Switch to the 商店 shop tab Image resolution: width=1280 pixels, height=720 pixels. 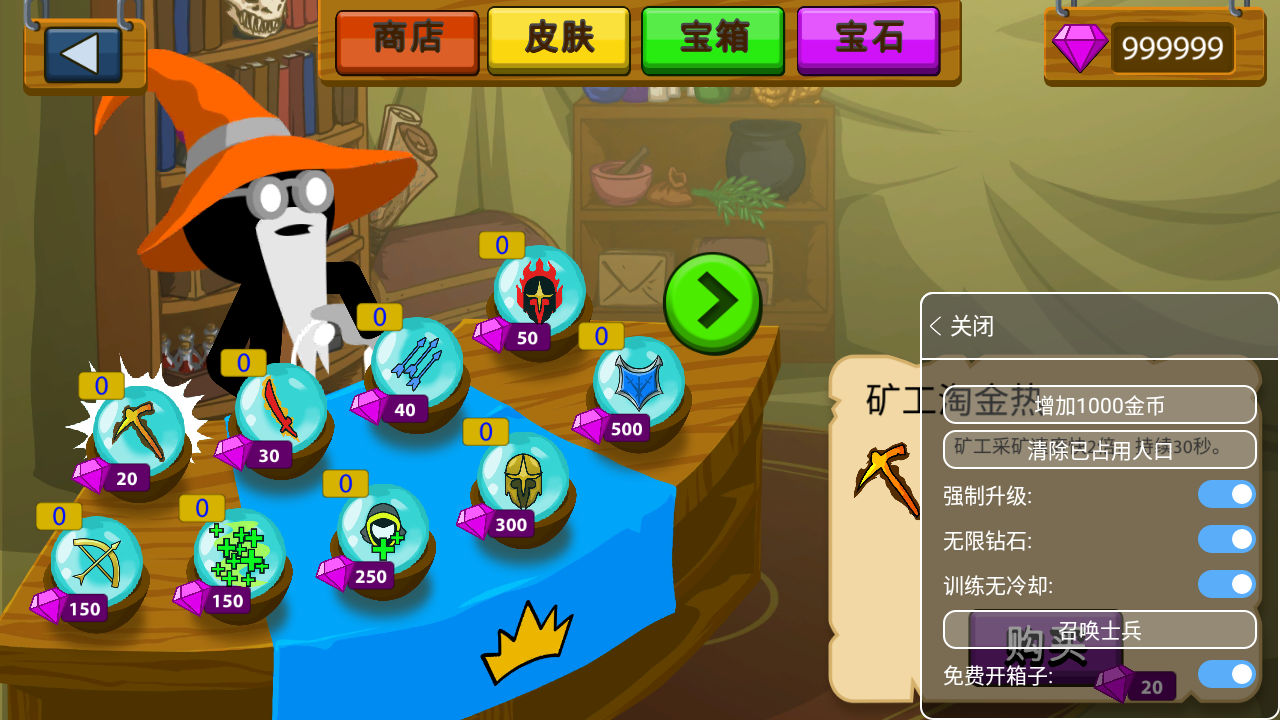pyautogui.click(x=407, y=43)
